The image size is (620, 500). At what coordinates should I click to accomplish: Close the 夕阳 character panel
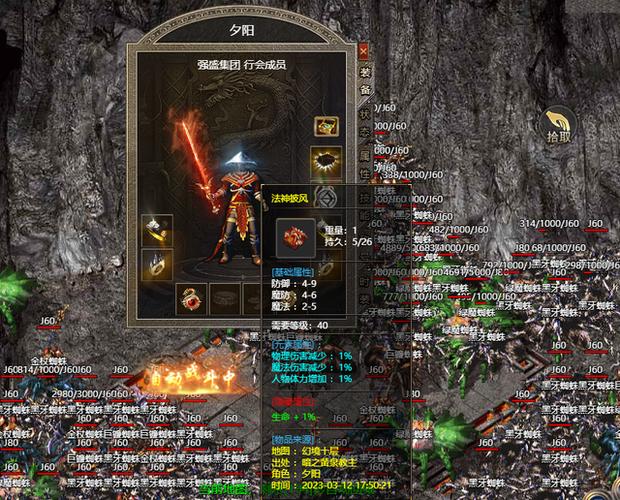point(363,49)
